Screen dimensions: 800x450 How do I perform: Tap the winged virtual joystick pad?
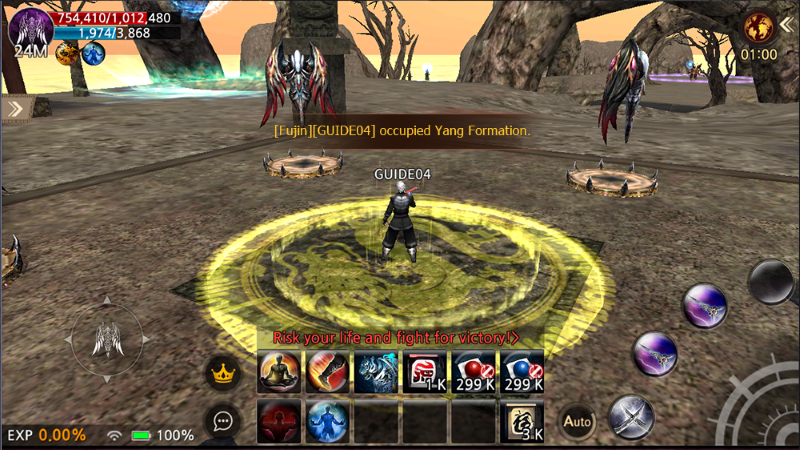[x=106, y=340]
